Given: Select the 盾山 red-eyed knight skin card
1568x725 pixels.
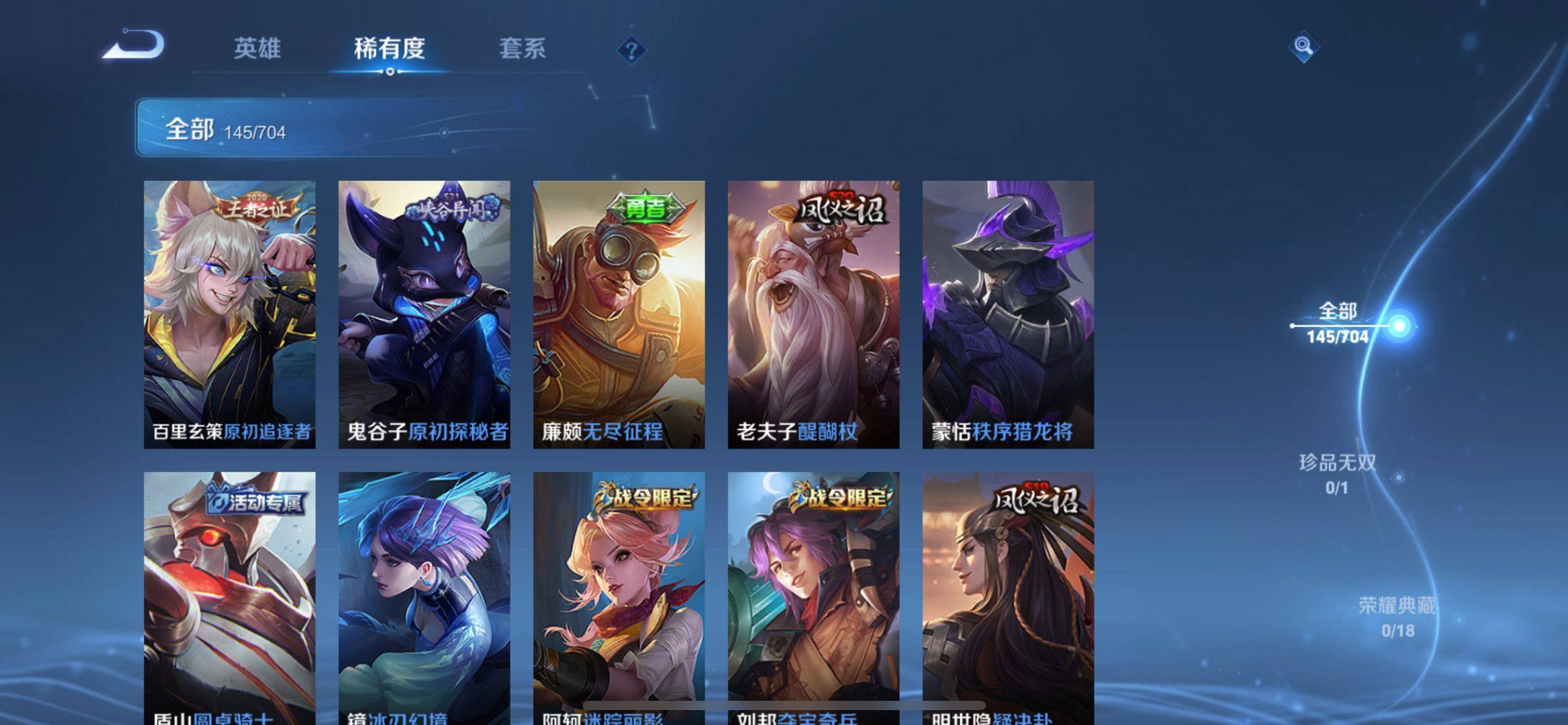Looking at the screenshot, I should pos(230,595).
